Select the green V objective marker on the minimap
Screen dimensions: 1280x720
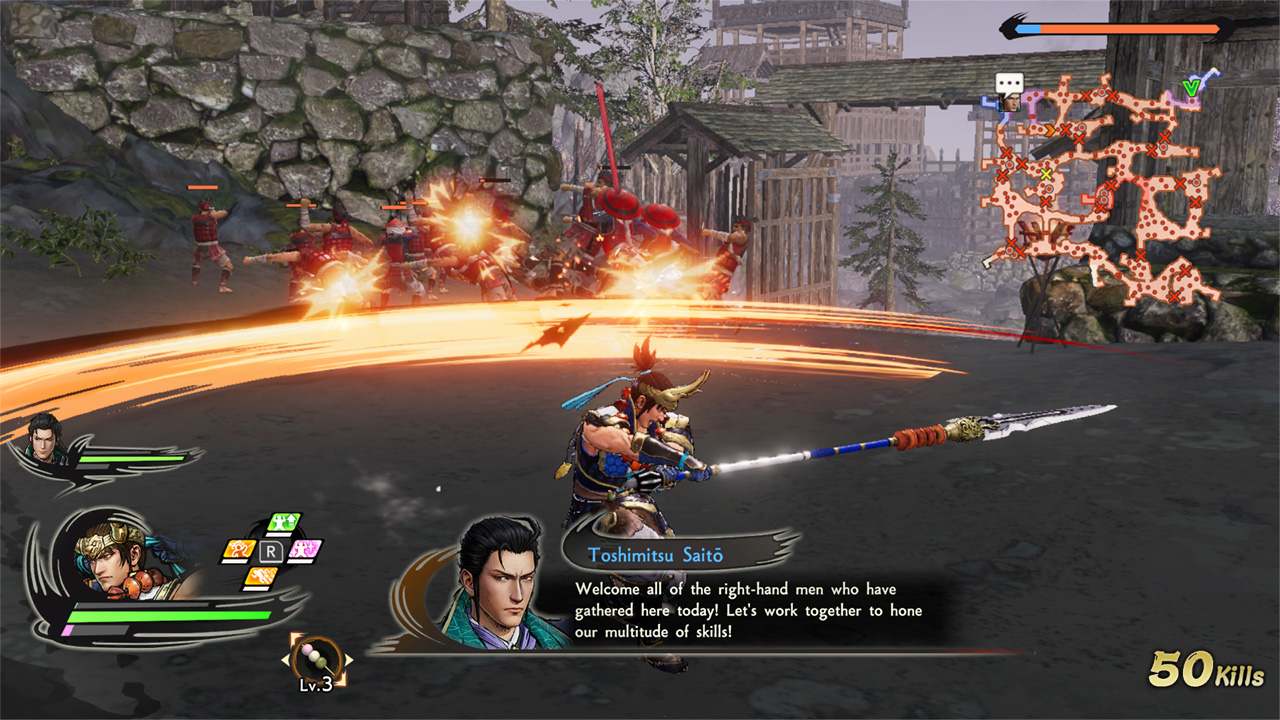click(x=1190, y=86)
